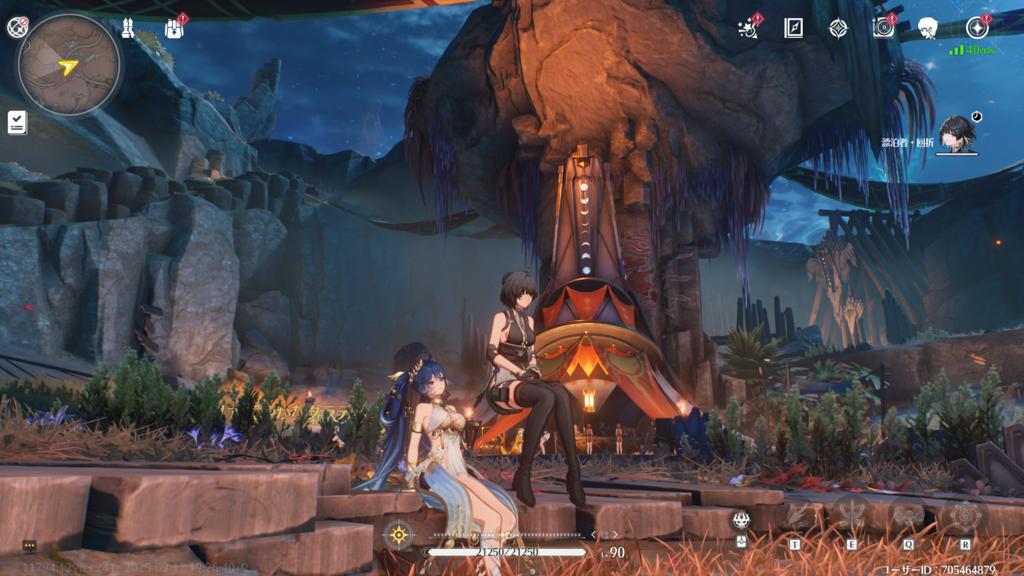Open the character head silhouette icon

click(928, 28)
